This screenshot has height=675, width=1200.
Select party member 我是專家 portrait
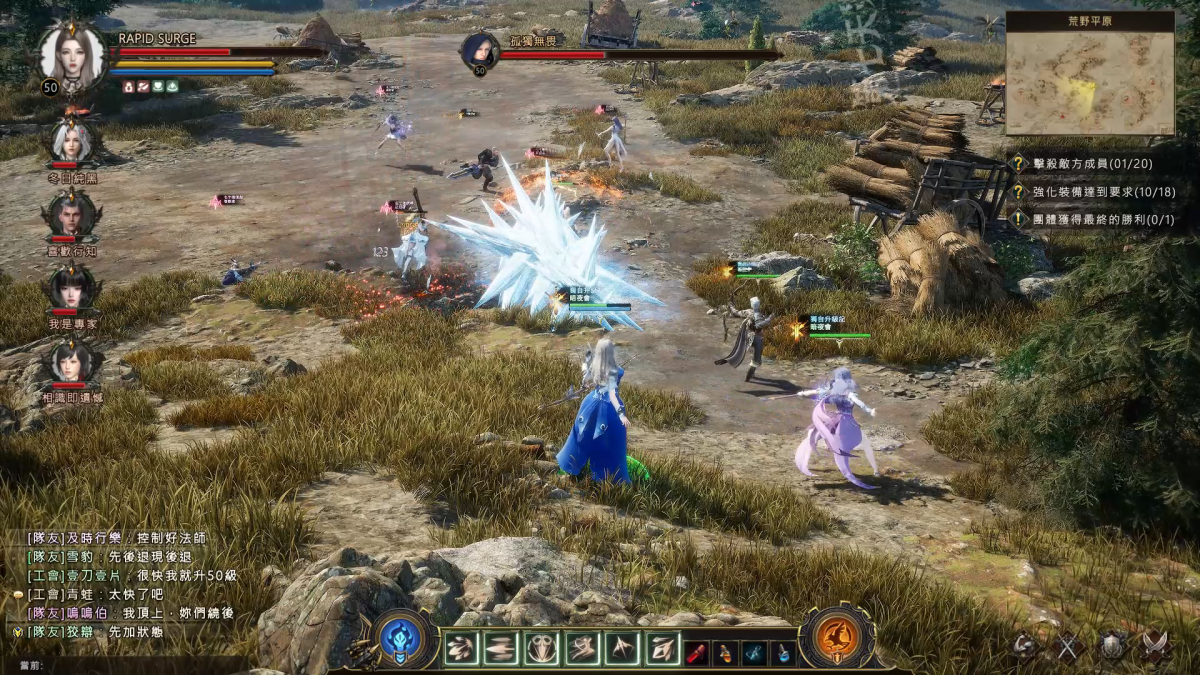(x=71, y=287)
